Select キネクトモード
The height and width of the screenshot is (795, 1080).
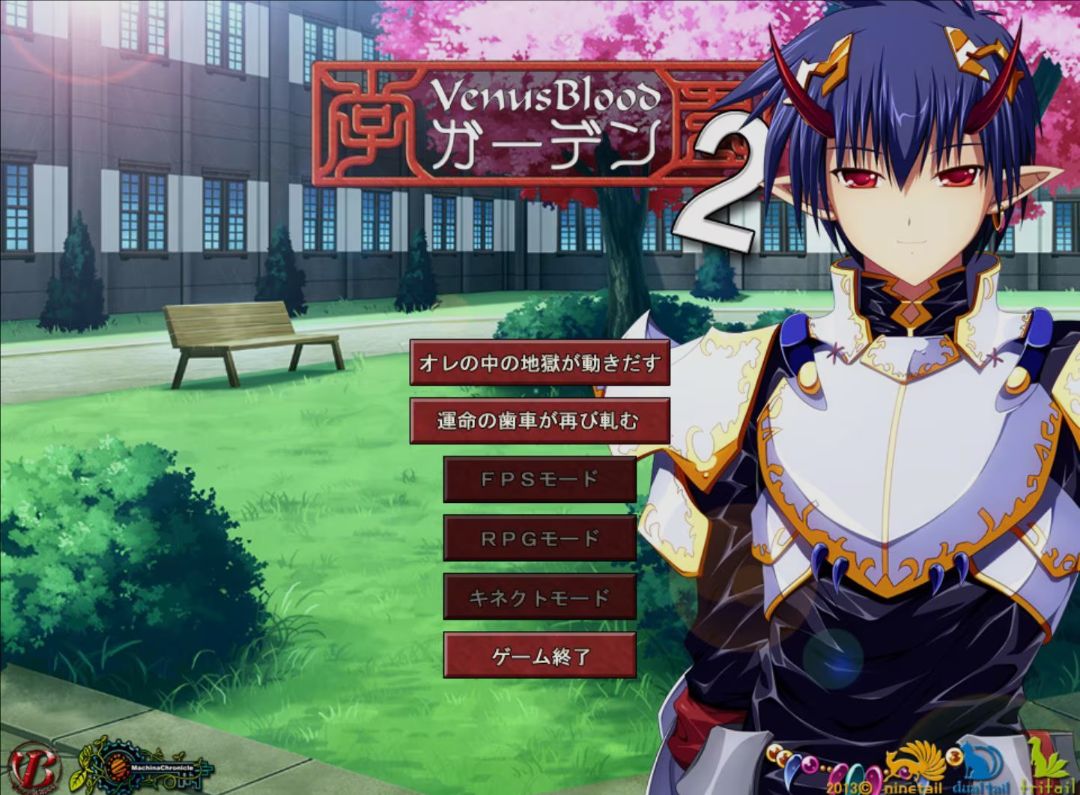click(x=539, y=597)
